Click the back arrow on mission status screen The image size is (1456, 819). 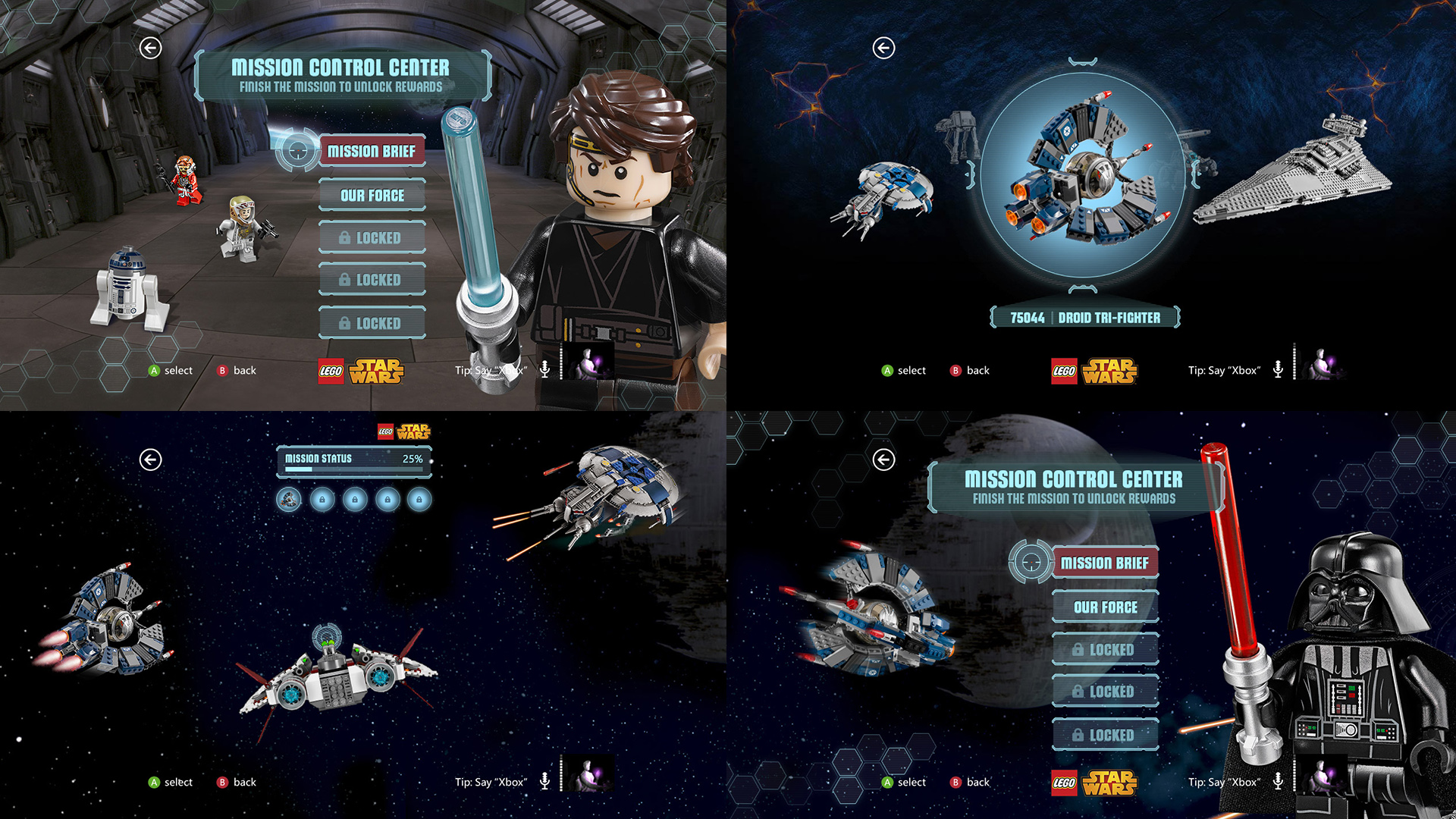[x=151, y=460]
